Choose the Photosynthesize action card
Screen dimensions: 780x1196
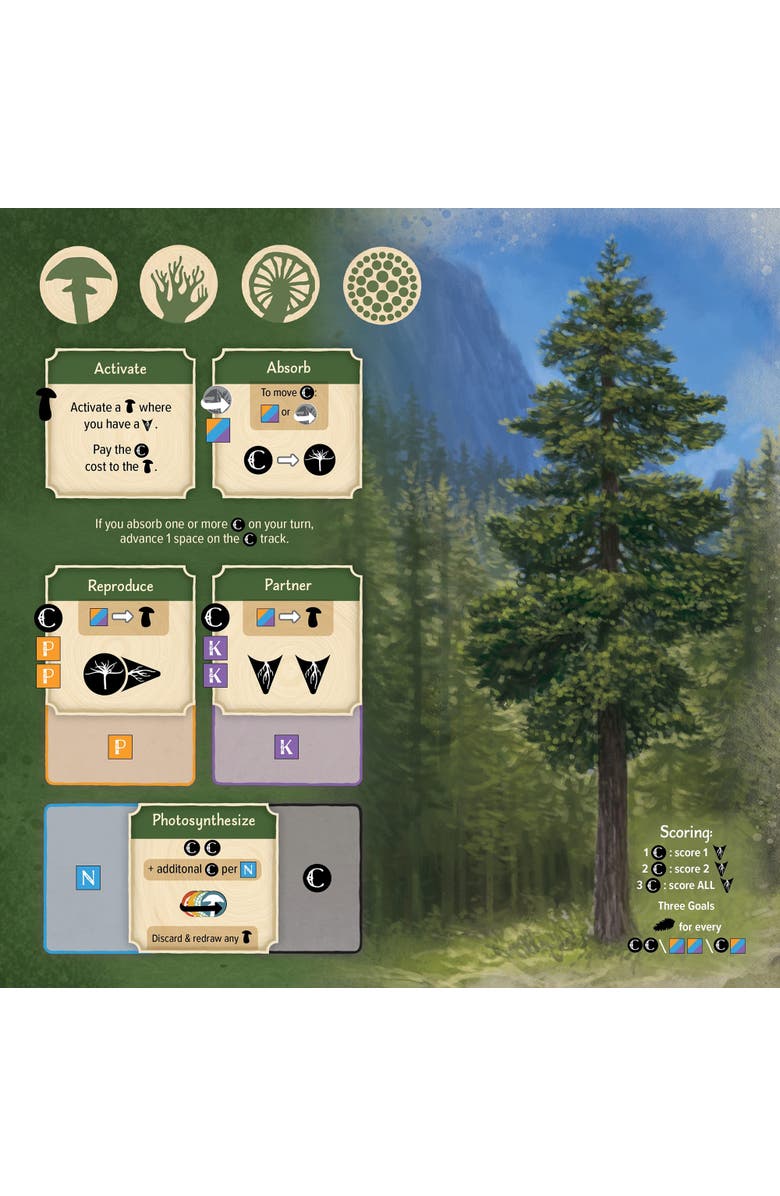(x=203, y=878)
